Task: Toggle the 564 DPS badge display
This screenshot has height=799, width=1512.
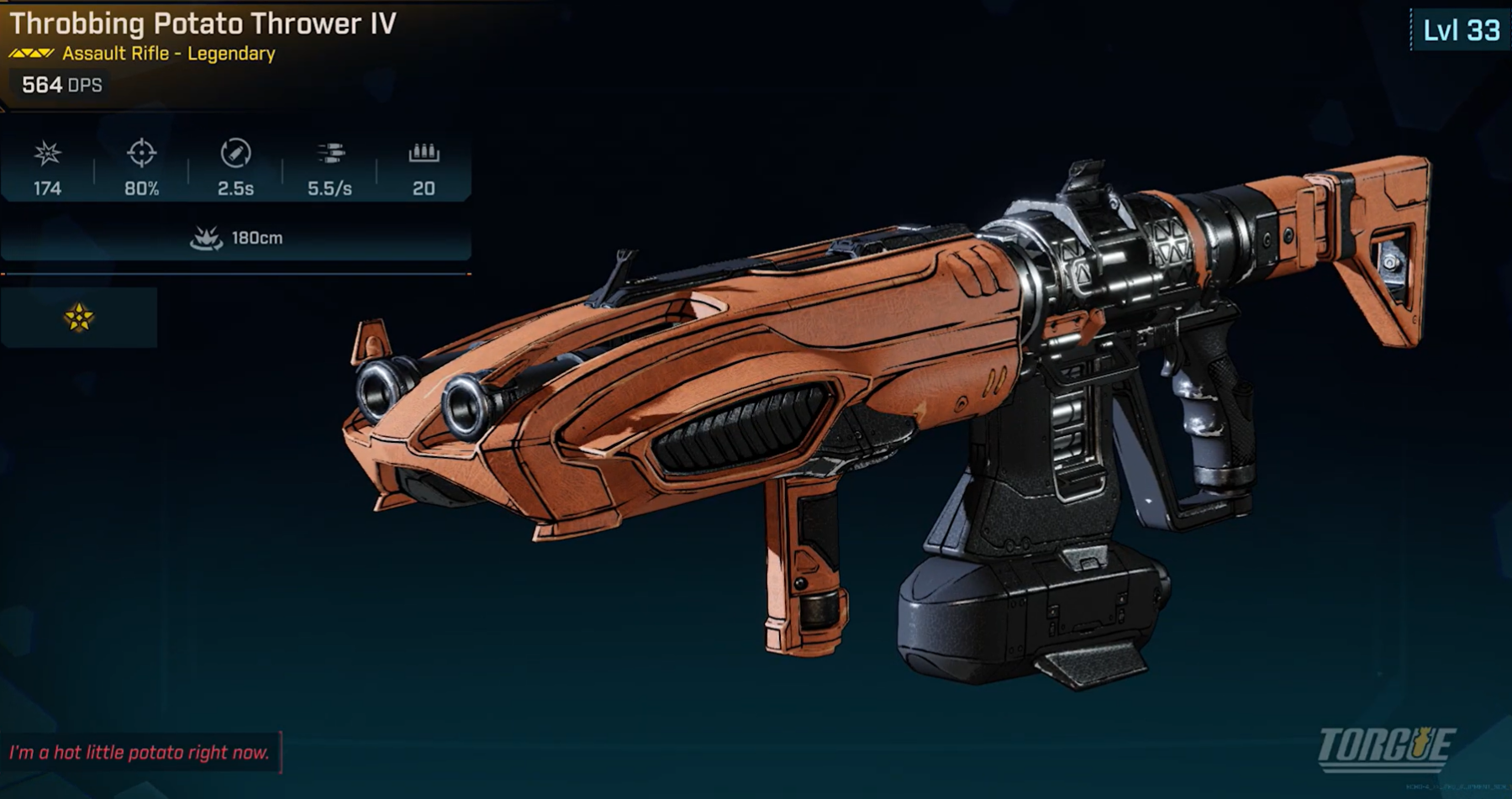Action: [x=57, y=84]
